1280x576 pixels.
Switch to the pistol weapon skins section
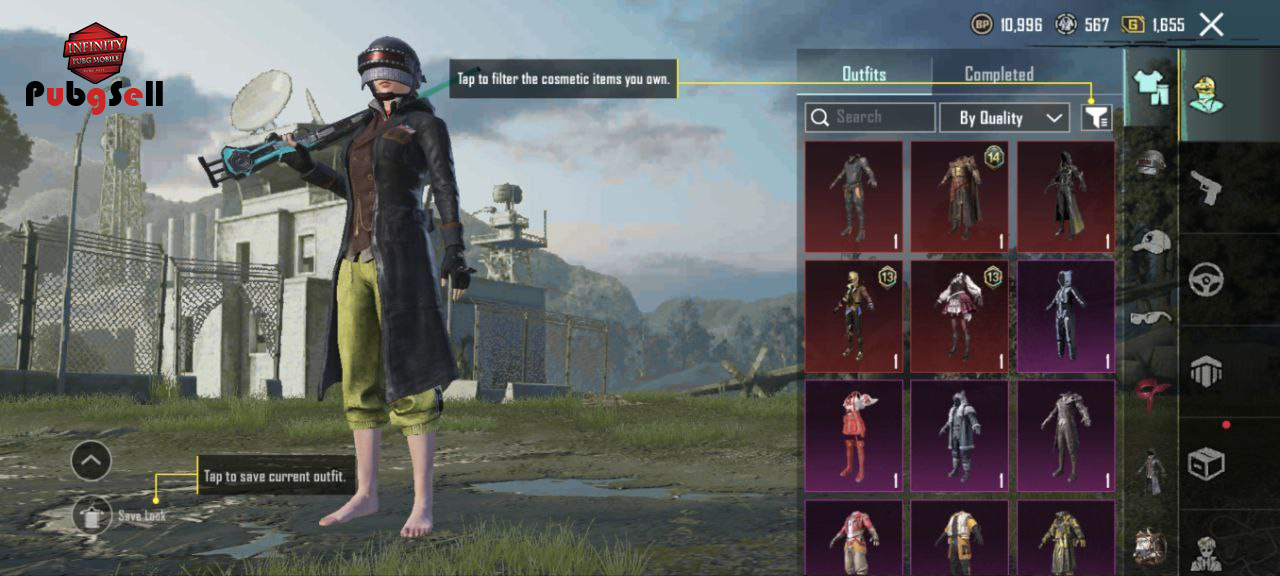tap(1206, 186)
